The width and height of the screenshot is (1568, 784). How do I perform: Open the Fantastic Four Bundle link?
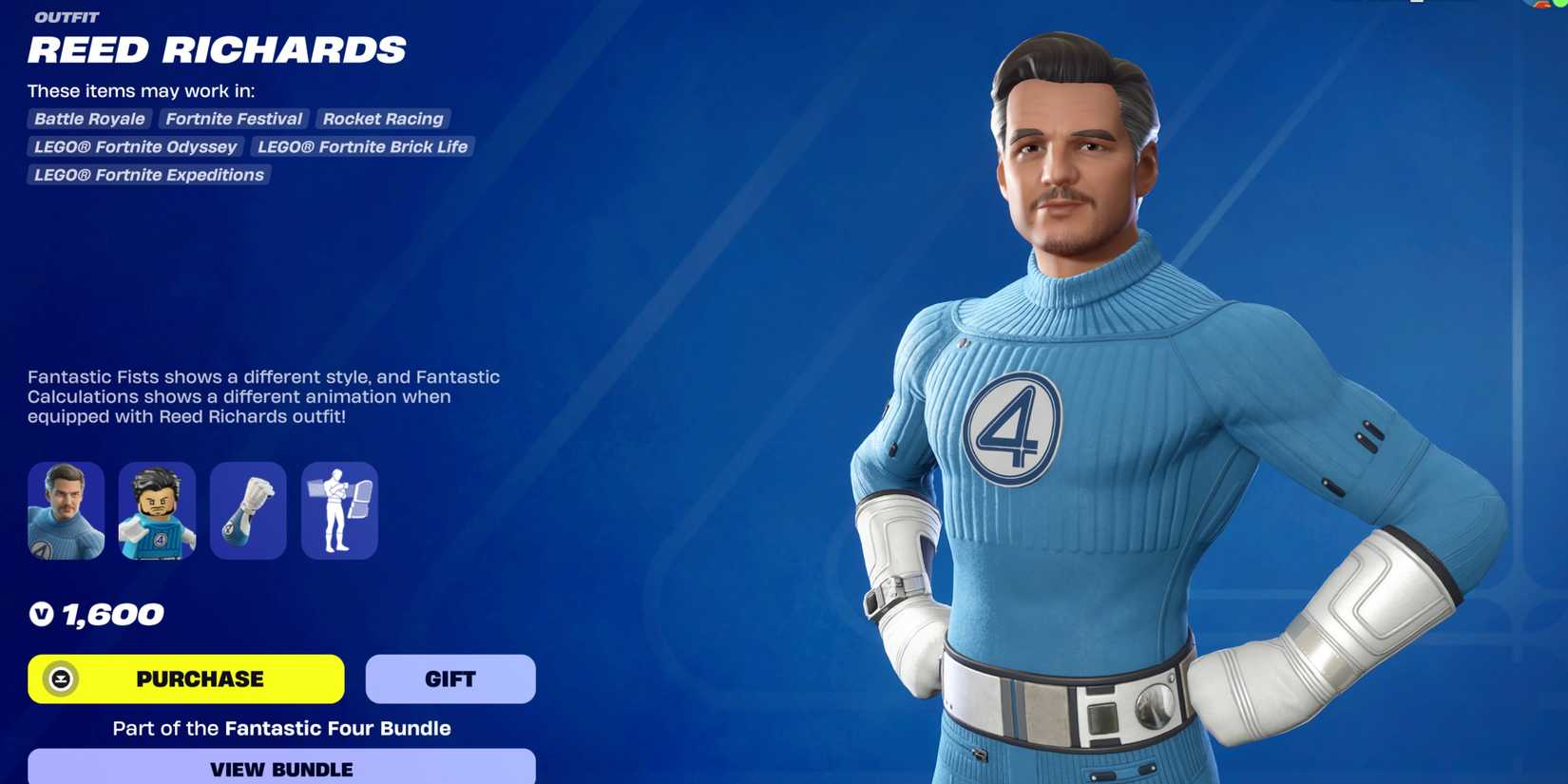coord(336,729)
